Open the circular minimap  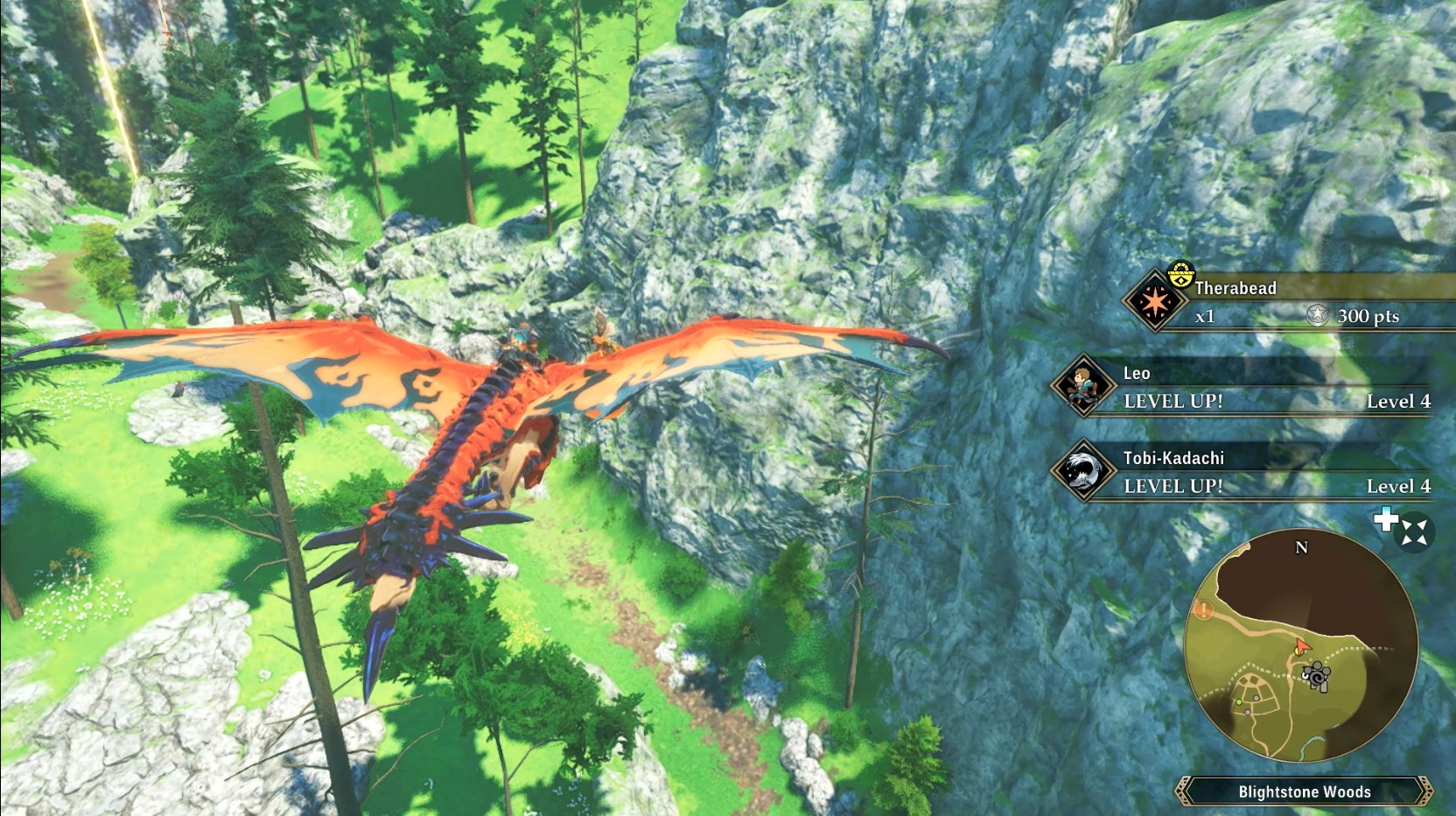coord(1300,645)
